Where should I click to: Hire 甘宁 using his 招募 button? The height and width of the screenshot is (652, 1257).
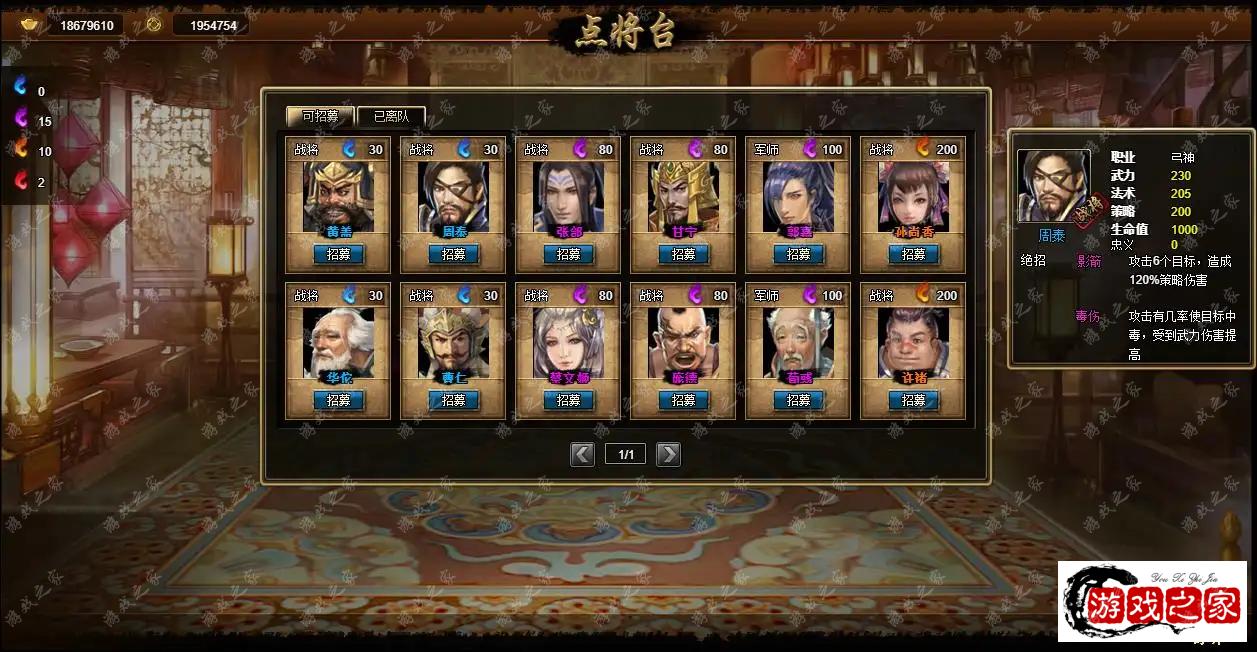click(683, 254)
